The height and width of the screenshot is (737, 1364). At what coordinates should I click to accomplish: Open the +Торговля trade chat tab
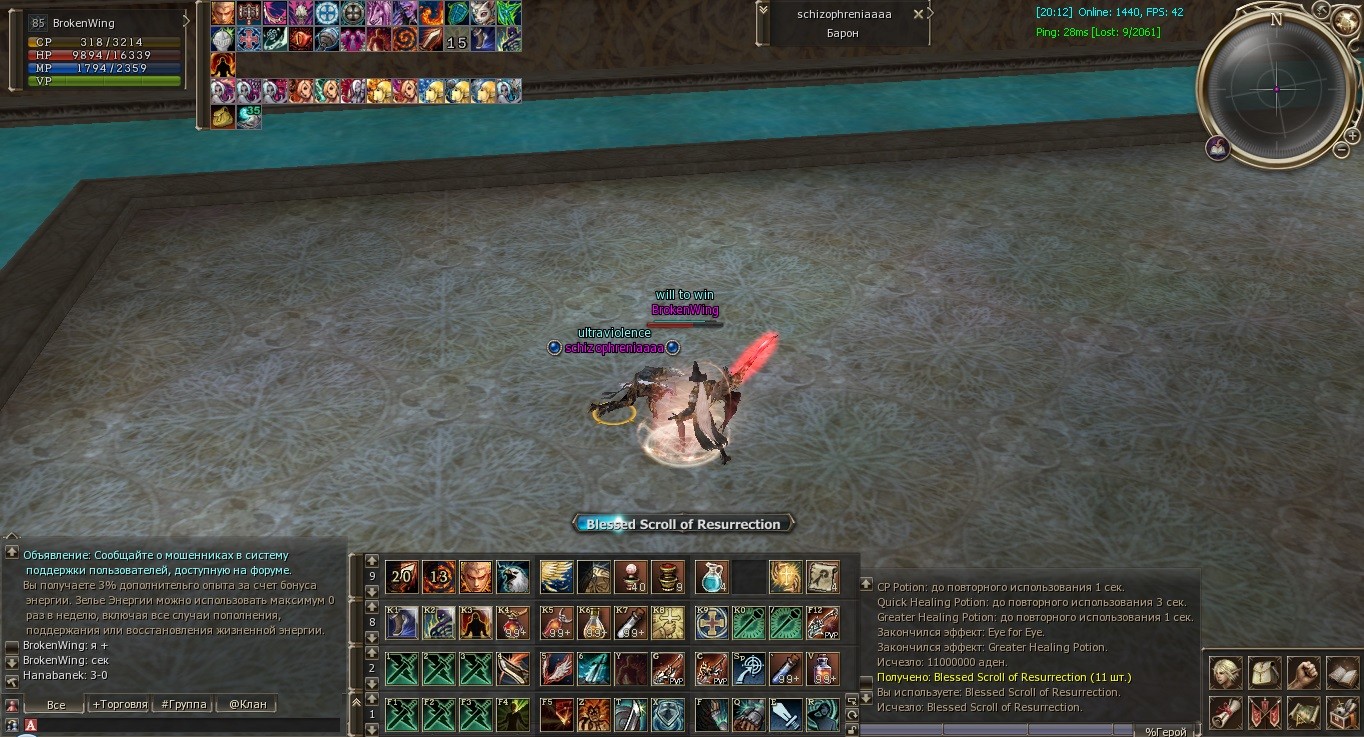[x=119, y=704]
